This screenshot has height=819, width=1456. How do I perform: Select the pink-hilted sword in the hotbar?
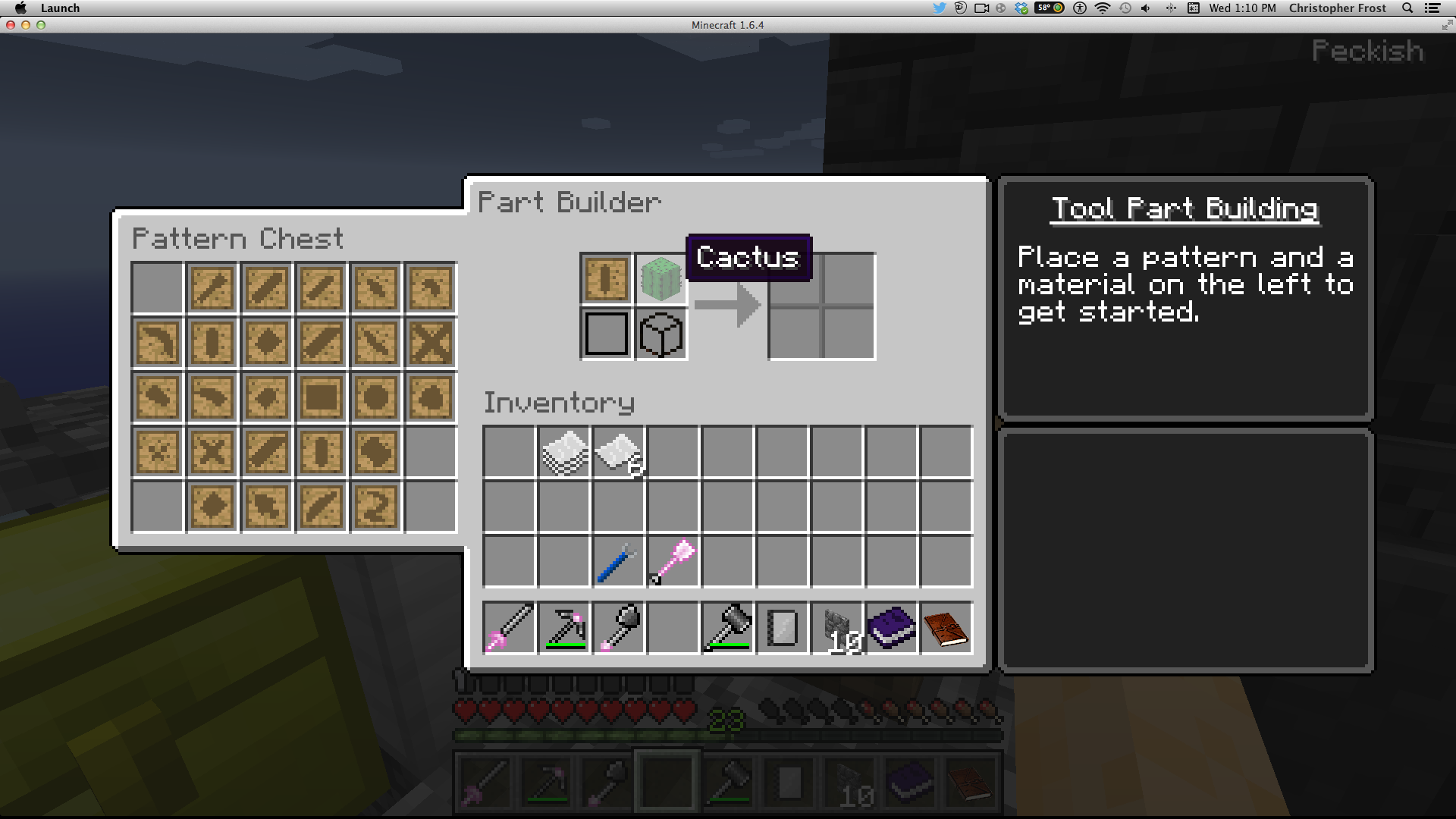click(x=509, y=628)
